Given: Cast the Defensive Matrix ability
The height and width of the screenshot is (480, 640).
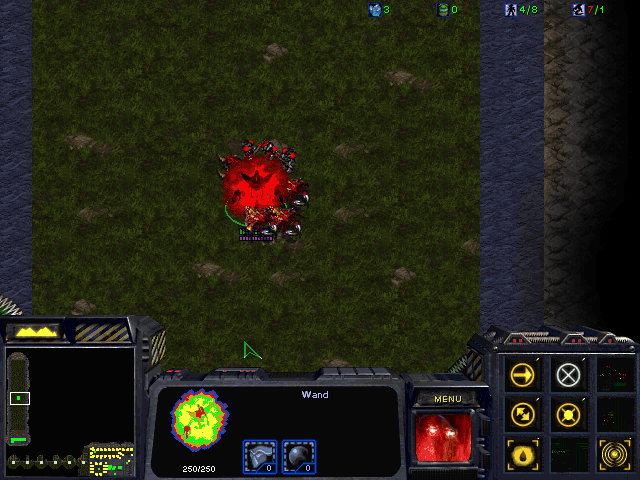Looking at the screenshot, I should (x=522, y=452).
